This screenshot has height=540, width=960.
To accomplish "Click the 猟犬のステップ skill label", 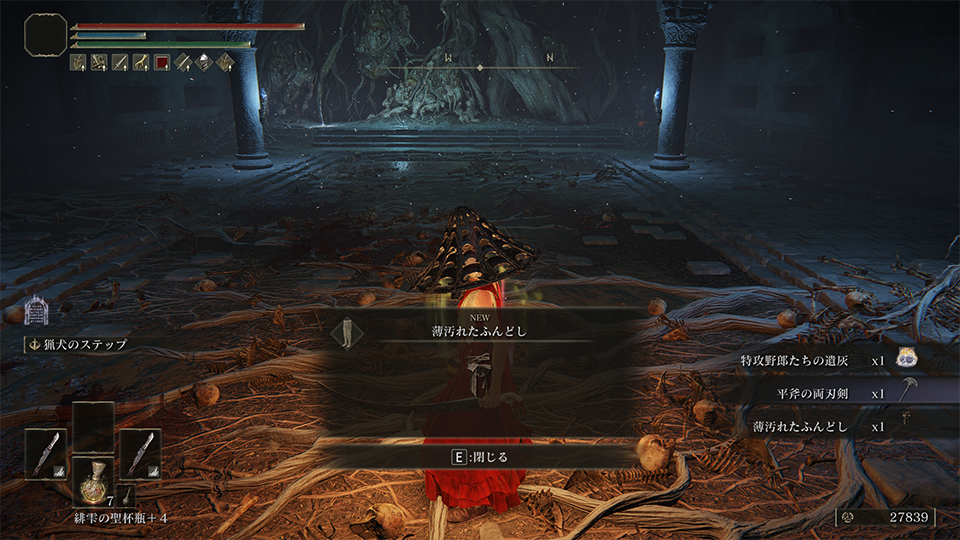I will (85, 345).
